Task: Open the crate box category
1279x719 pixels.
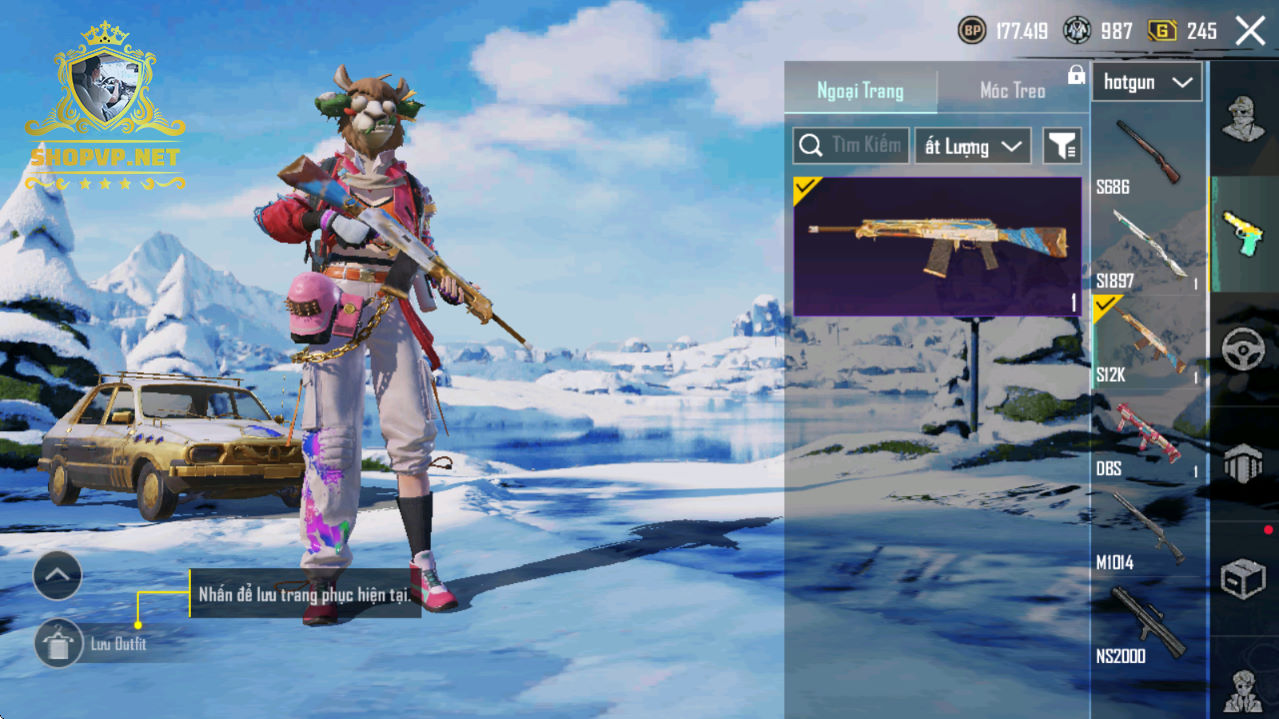Action: pyautogui.click(x=1243, y=578)
